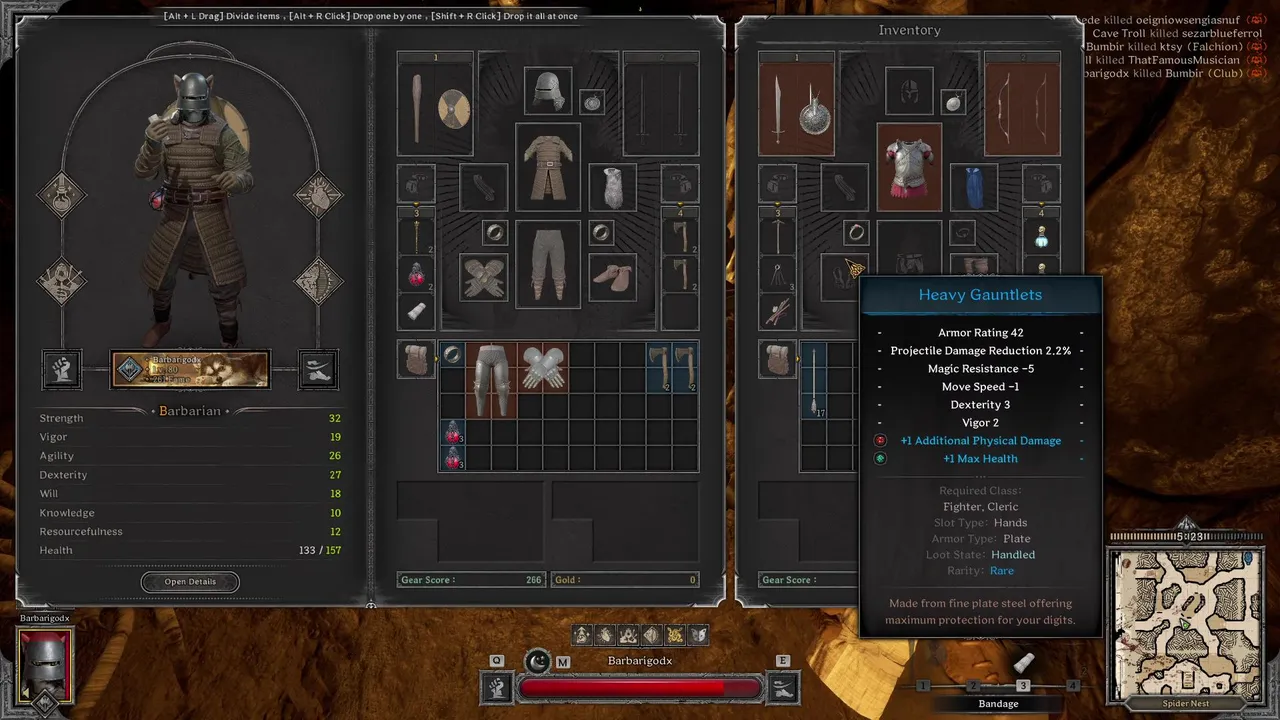Select the equipped round wooden shield
This screenshot has height=720, width=1280.
(x=453, y=108)
